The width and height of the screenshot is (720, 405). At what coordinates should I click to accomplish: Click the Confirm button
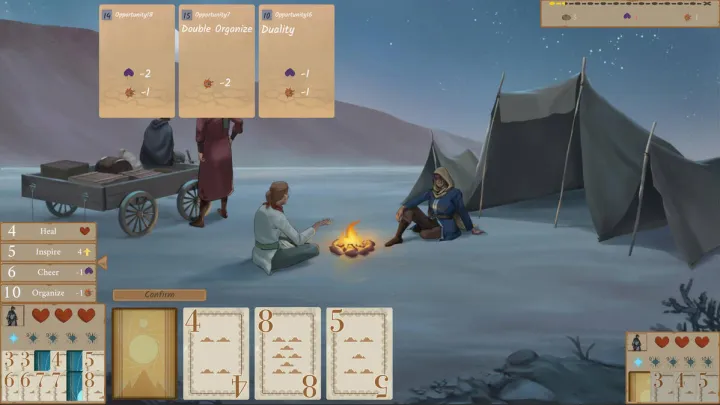click(x=159, y=295)
